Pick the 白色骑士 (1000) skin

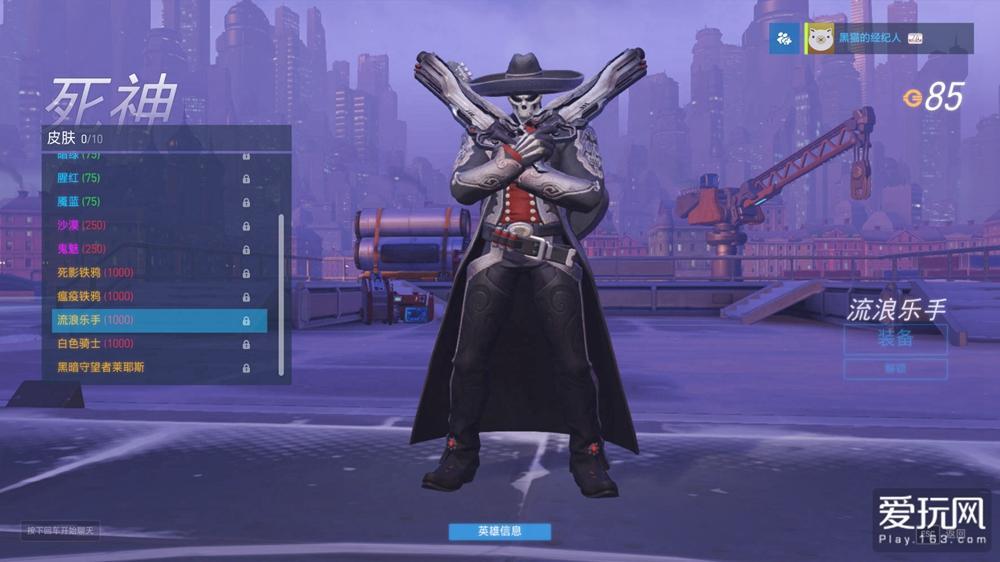pos(150,344)
